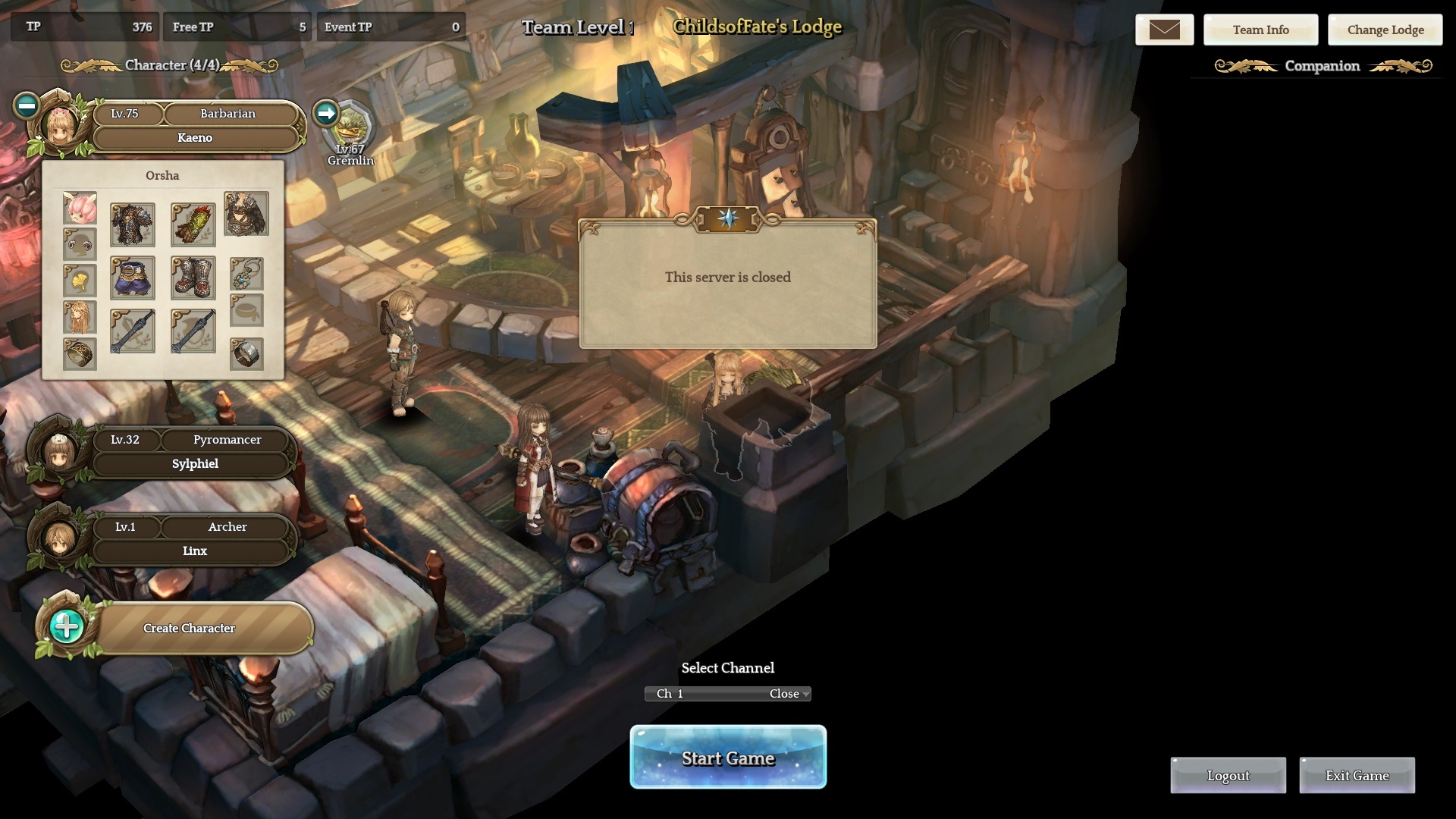Select the Pyromancer Sylphiel character
This screenshot has width=1456, height=819.
coord(194,463)
